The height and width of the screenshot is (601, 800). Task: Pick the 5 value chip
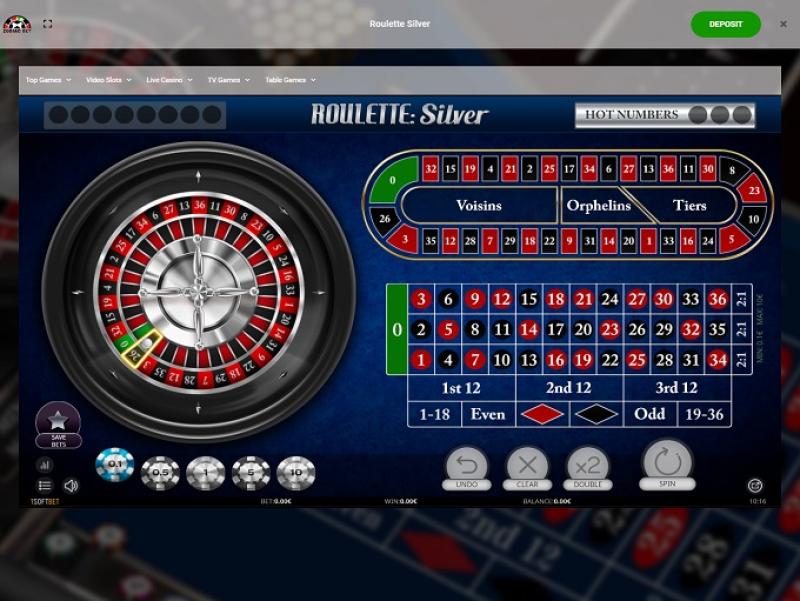tap(251, 472)
